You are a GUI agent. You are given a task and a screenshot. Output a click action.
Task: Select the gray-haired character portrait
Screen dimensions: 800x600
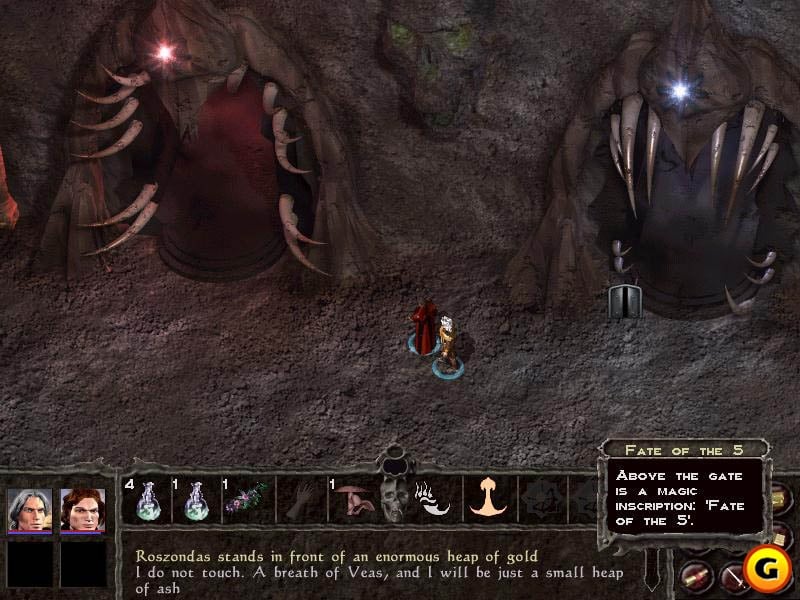pos(30,510)
